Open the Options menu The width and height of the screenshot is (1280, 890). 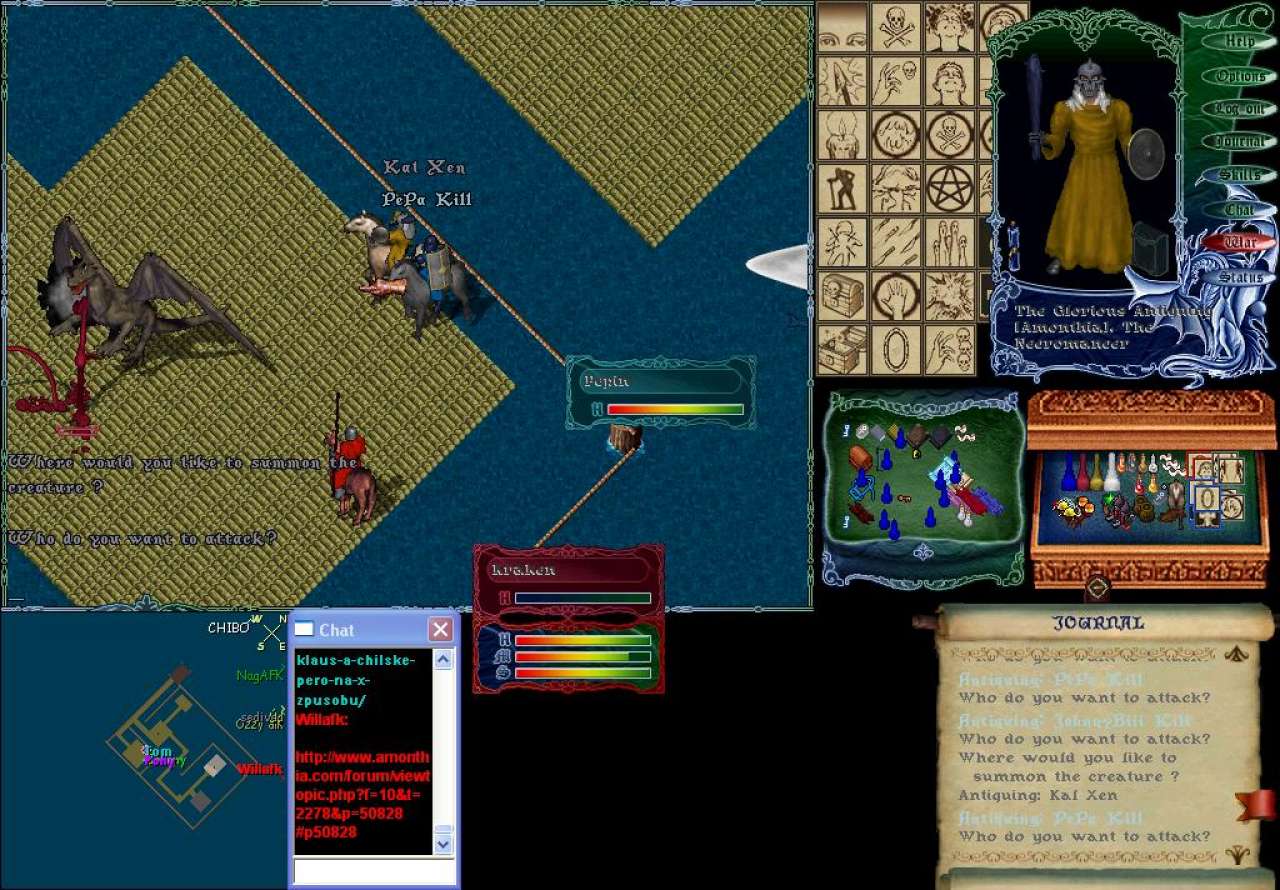pos(1239,76)
